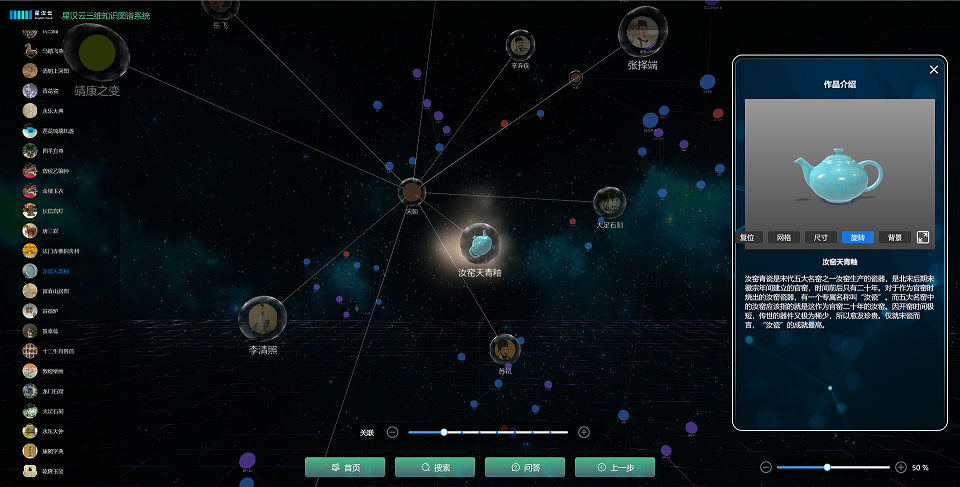The height and width of the screenshot is (487, 960).
Task: Increase 关联 level with the plus button
Action: point(584,432)
